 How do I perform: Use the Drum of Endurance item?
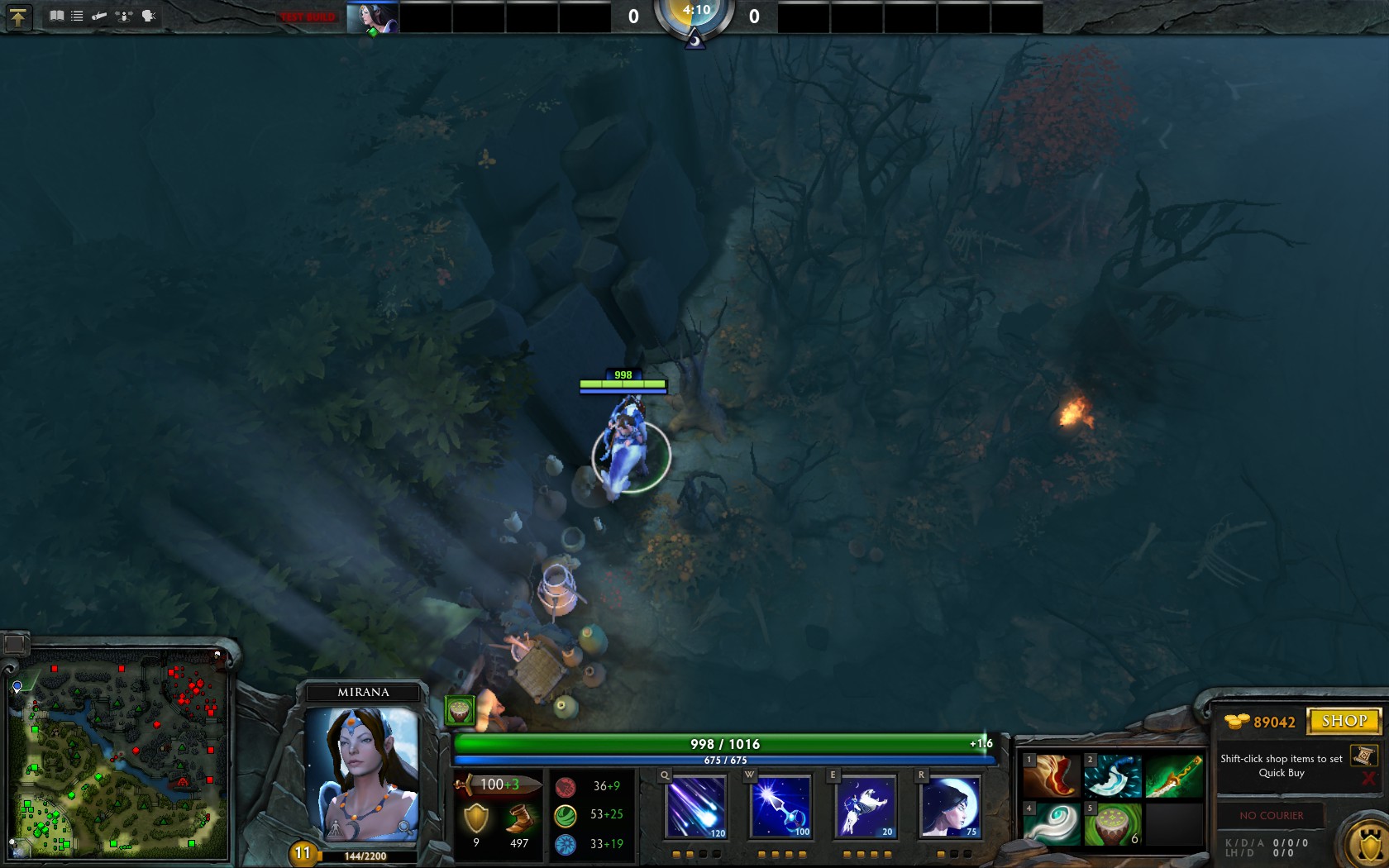1113,824
